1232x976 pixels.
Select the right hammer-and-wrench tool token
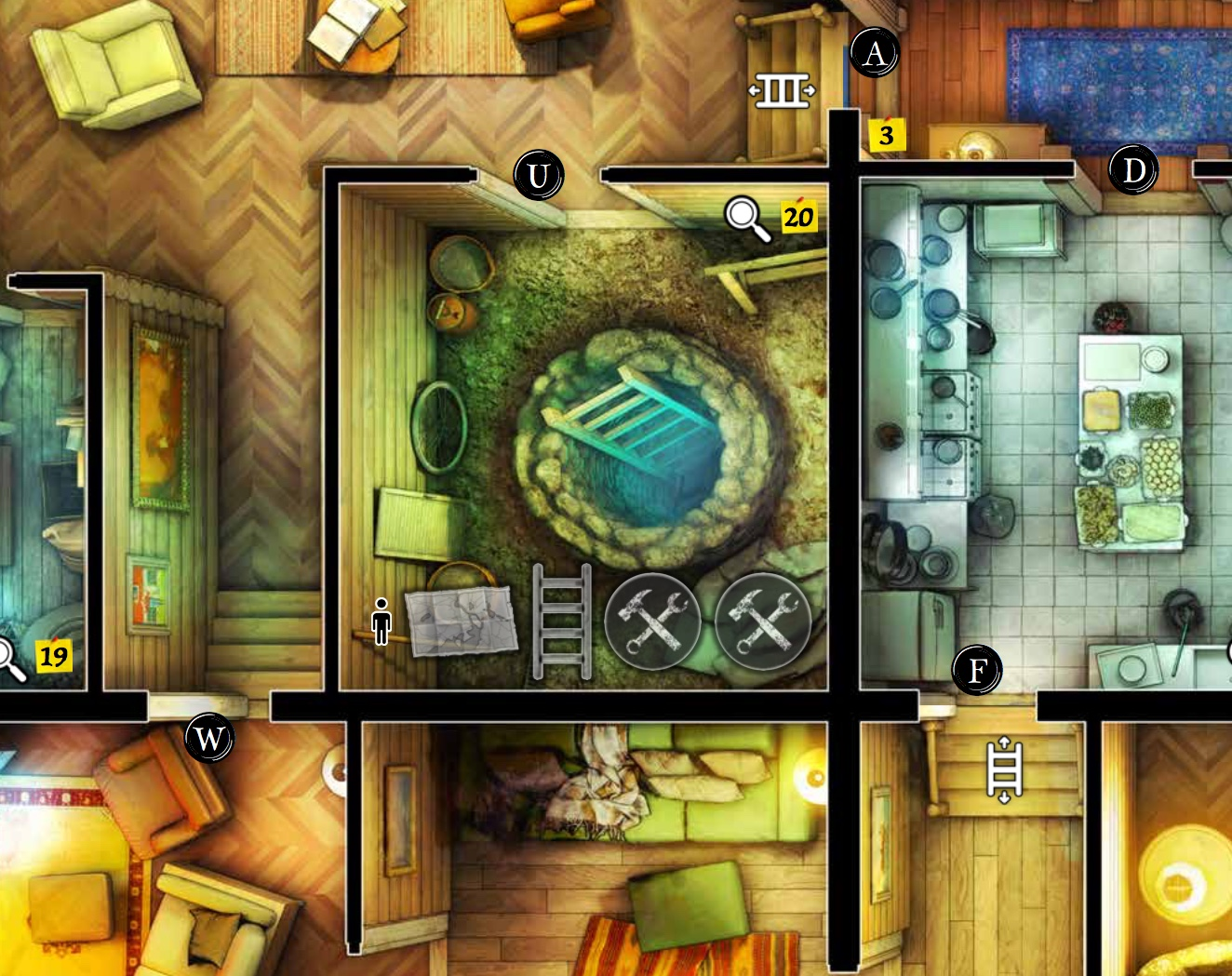tap(763, 622)
